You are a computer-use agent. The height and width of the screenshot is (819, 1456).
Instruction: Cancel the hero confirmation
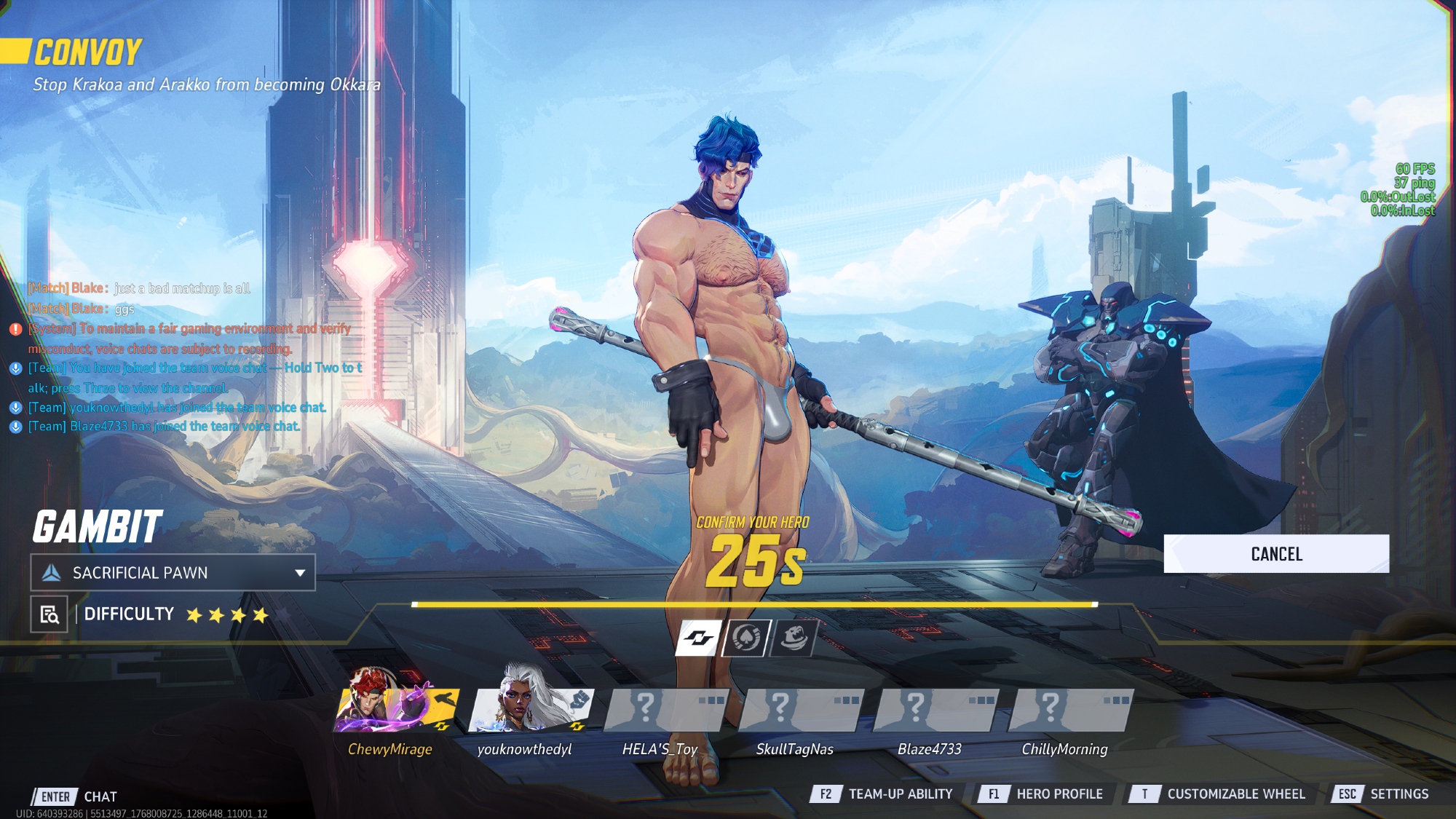(1275, 554)
